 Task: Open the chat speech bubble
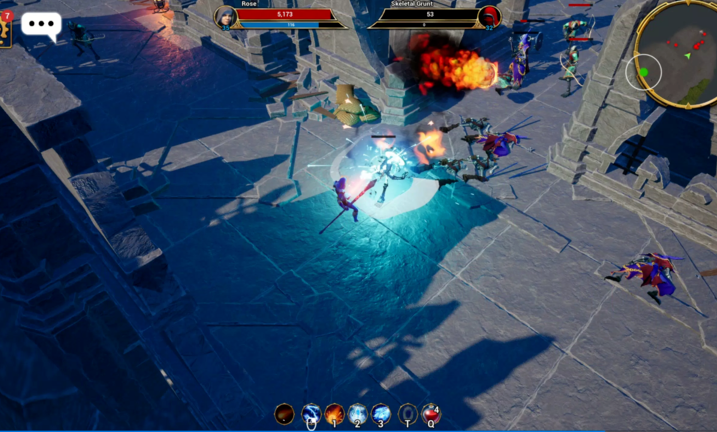41,25
